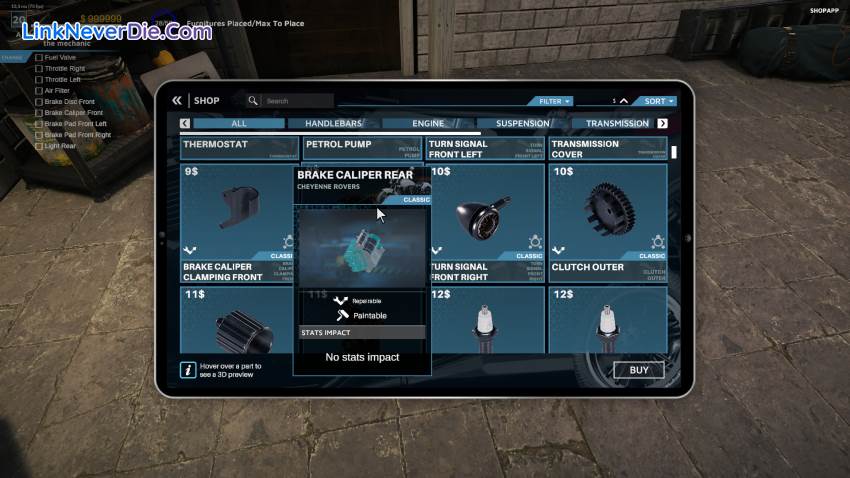Select the Transmission Cover part tile

[x=608, y=148]
